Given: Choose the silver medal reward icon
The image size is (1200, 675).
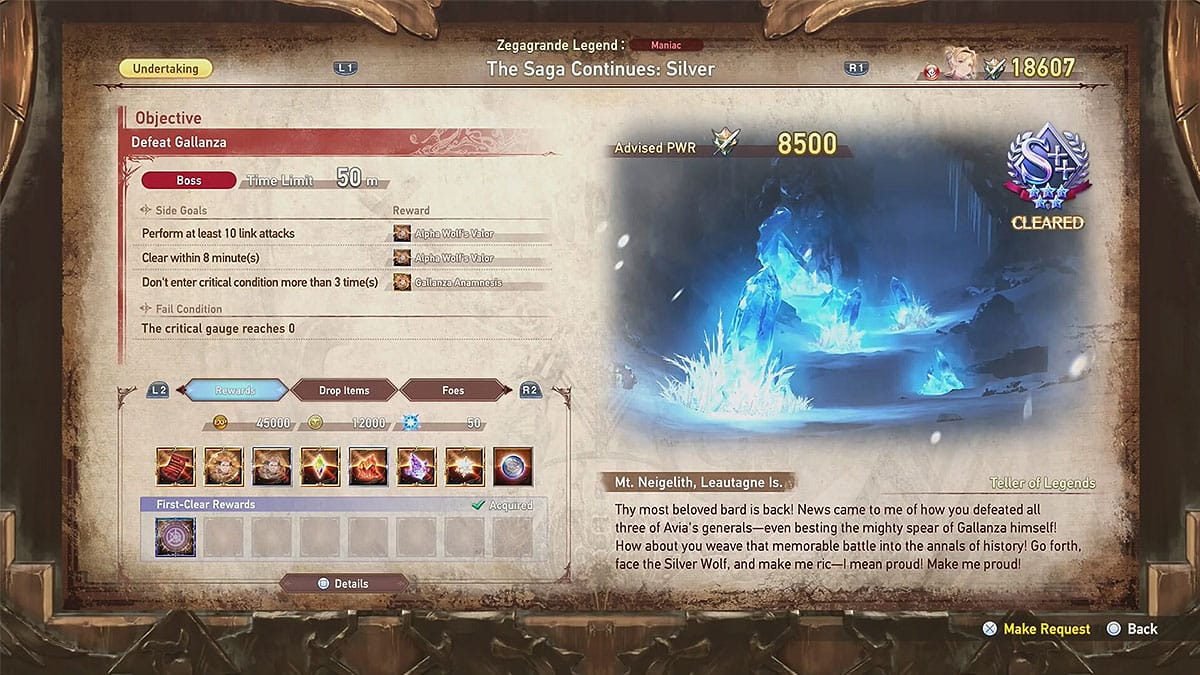Looking at the screenshot, I should pos(512,466).
